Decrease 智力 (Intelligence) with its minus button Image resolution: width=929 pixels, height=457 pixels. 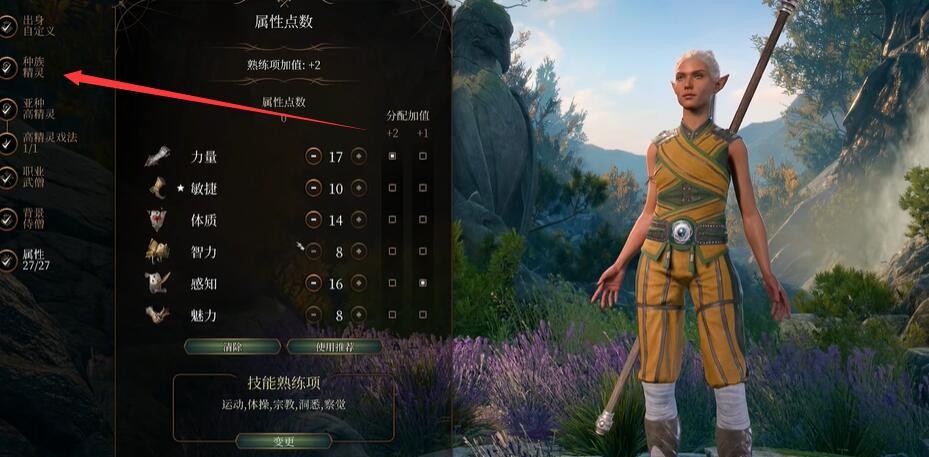click(x=314, y=251)
